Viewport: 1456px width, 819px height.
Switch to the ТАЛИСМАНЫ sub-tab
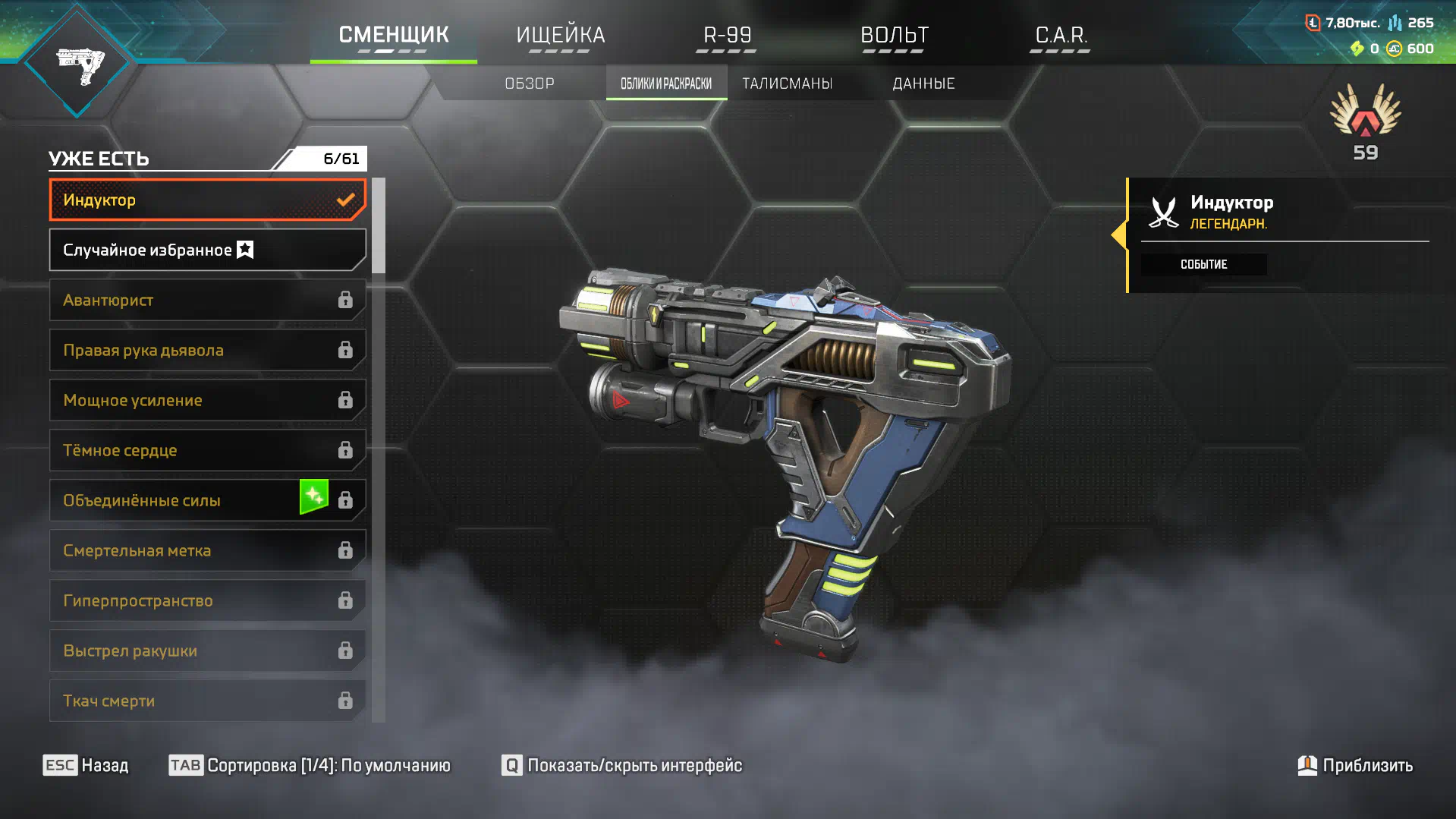click(787, 83)
